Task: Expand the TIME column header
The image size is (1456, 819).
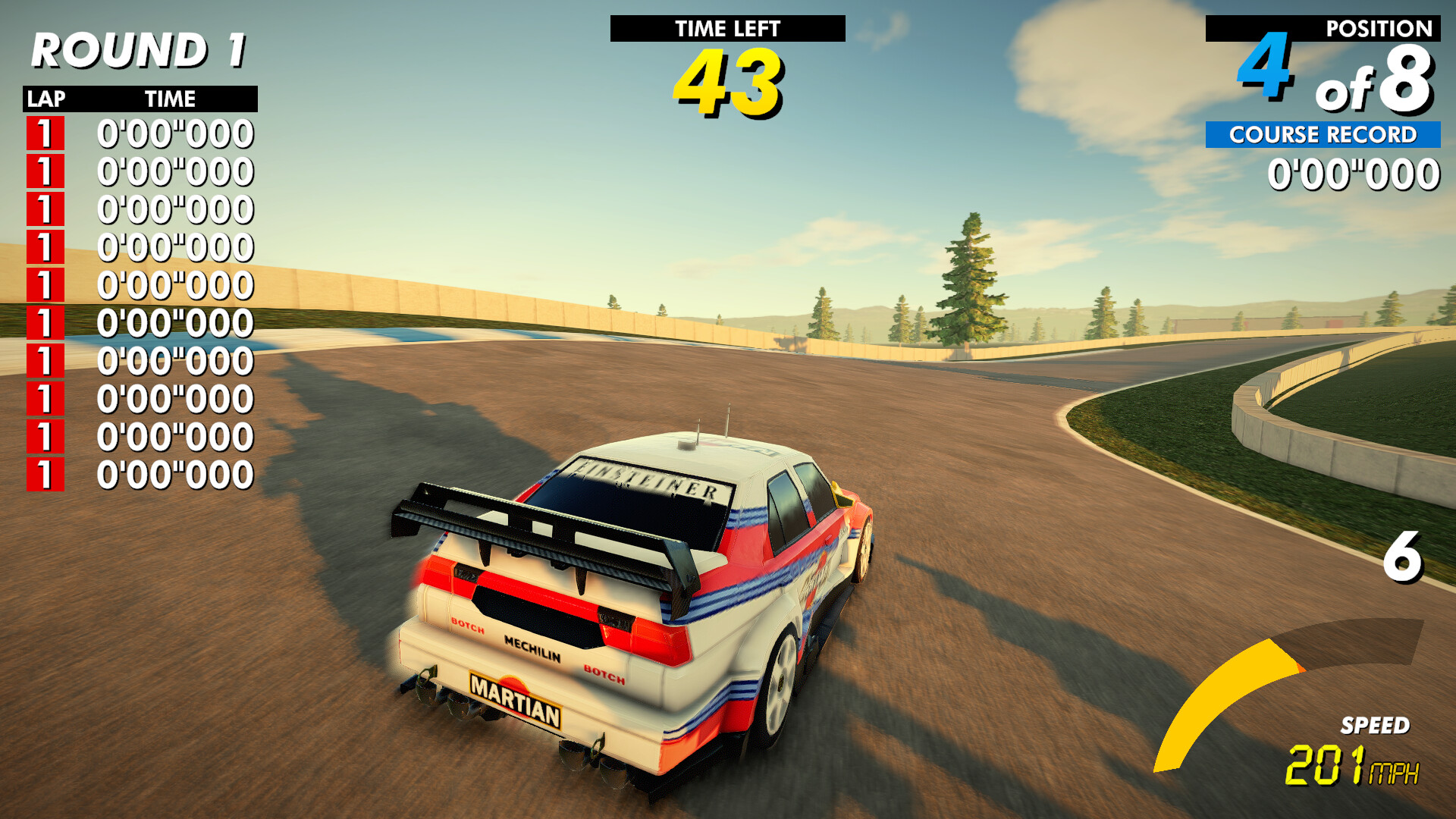Action: [x=170, y=98]
